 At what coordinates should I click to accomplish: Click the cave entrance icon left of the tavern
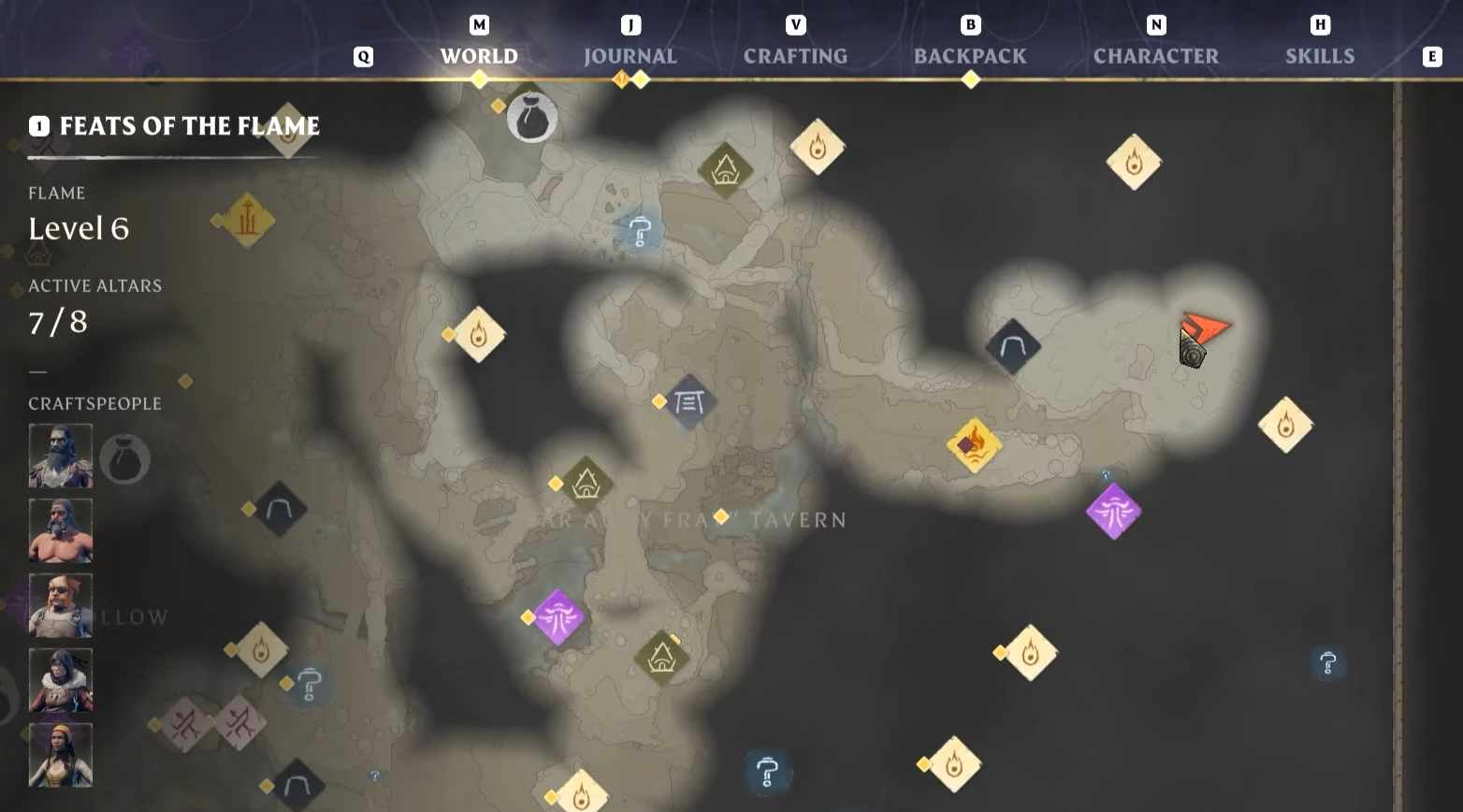[278, 510]
